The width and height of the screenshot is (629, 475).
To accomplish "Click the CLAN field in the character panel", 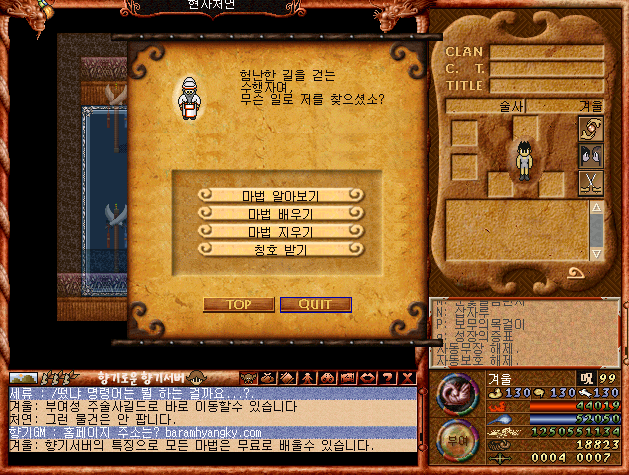I will [x=546, y=52].
